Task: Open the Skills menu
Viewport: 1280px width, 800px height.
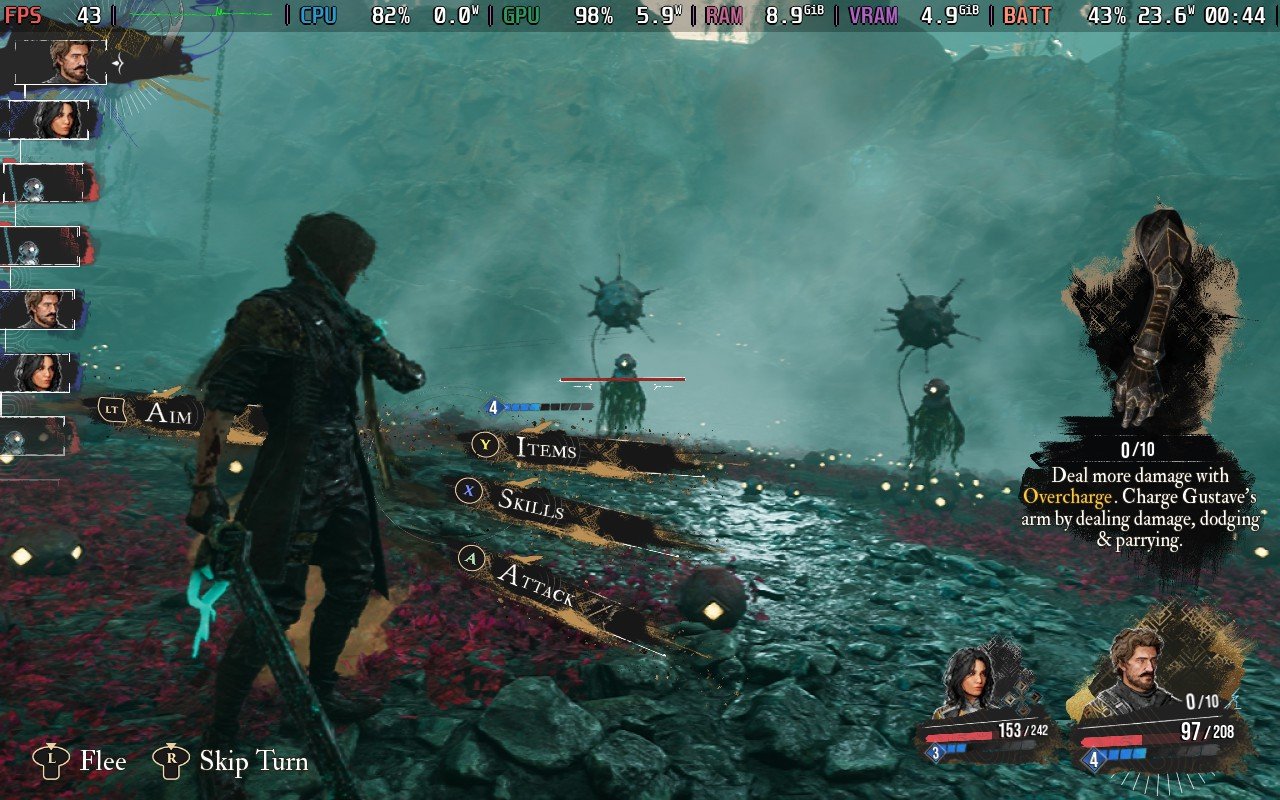Action: (x=531, y=503)
